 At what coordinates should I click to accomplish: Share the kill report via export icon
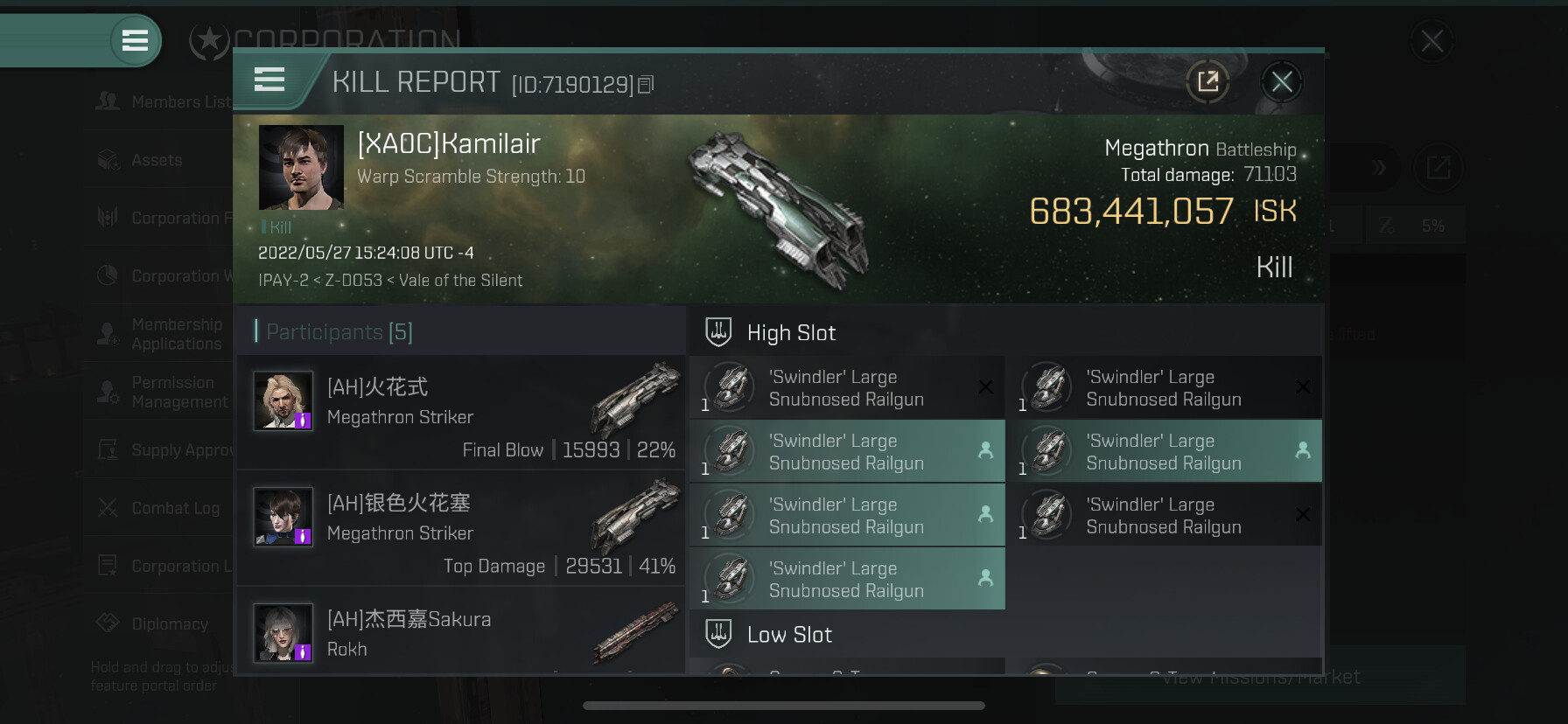[x=1207, y=82]
